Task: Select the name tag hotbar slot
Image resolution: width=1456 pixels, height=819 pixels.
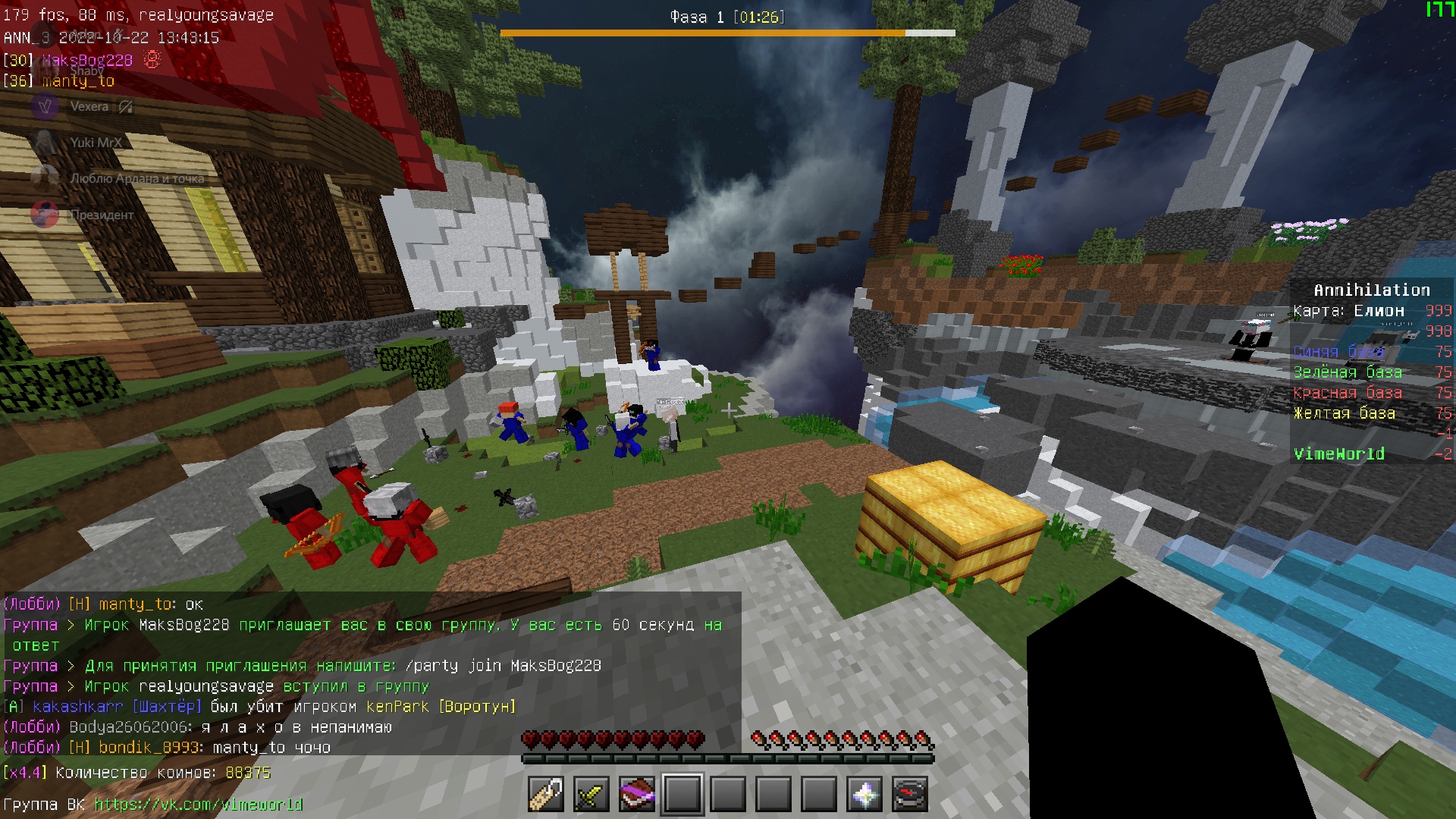Action: [546, 795]
